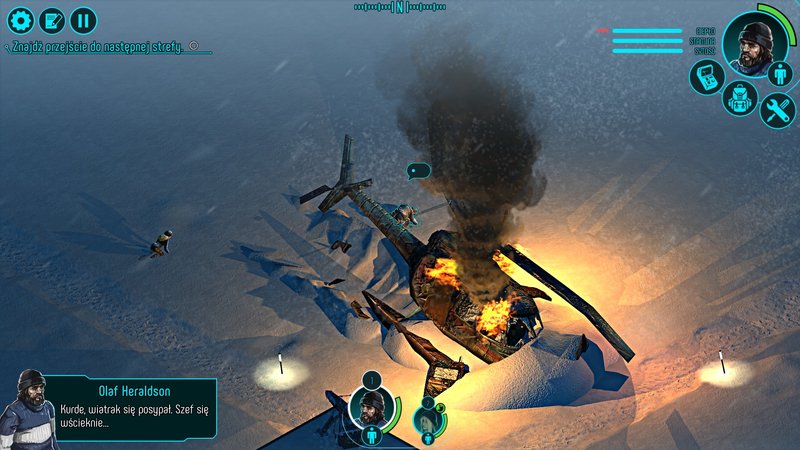
Task: Open the gear settings menu
Action: pos(20,20)
